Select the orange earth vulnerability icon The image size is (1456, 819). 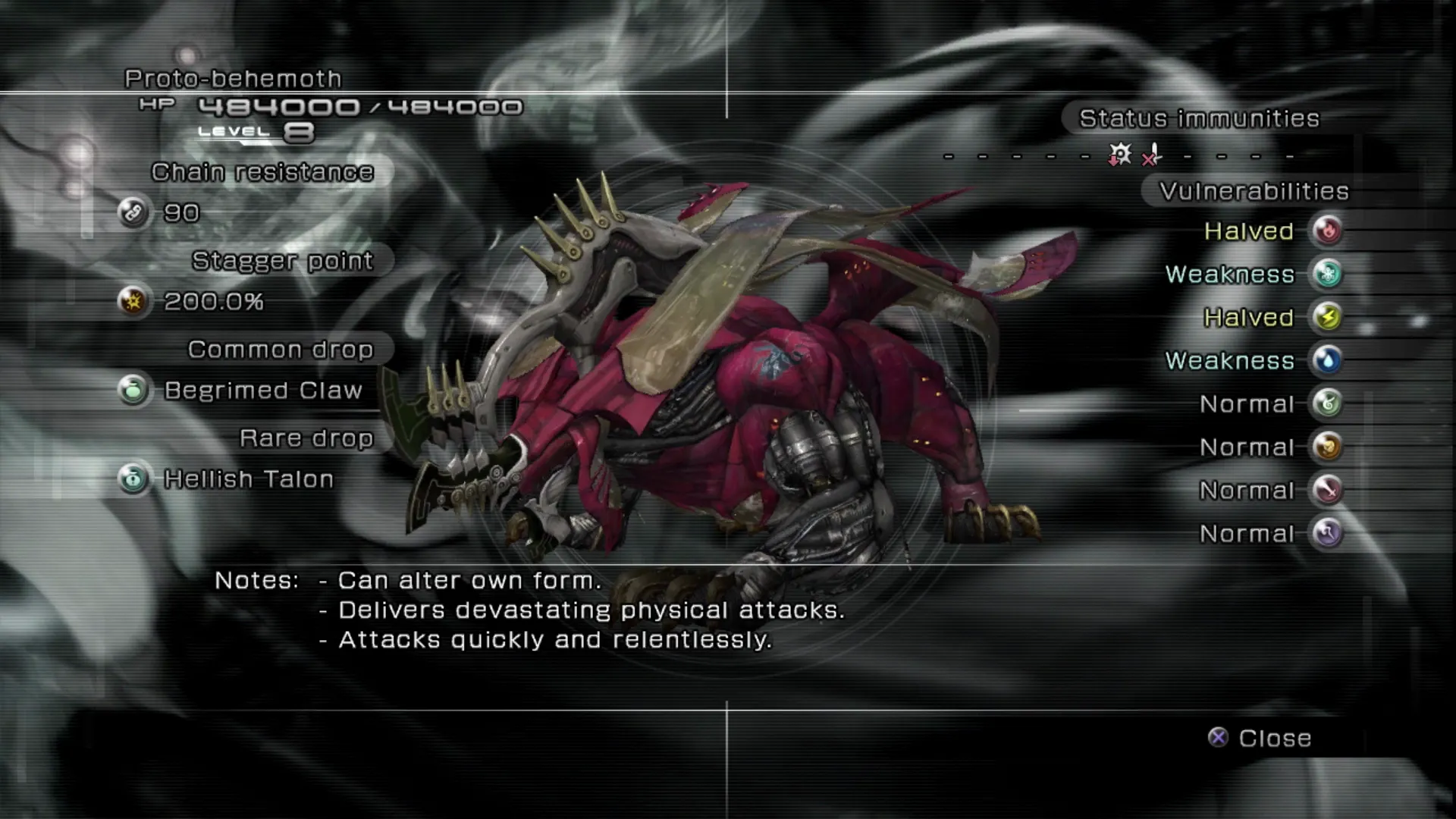(x=1327, y=447)
